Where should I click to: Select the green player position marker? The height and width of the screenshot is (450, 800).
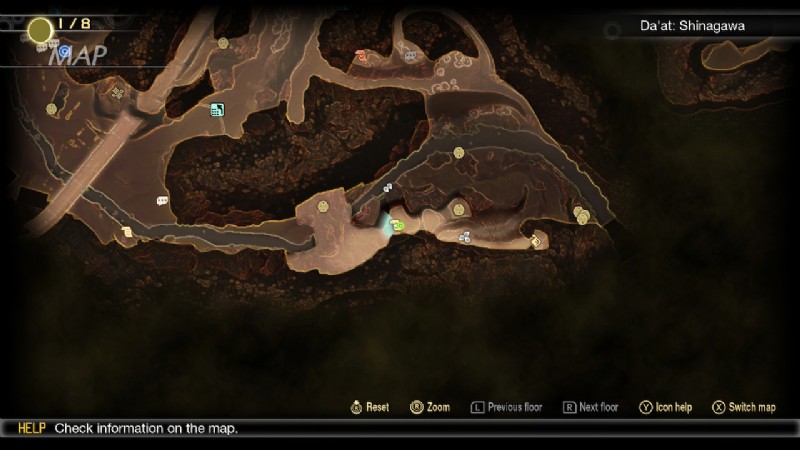point(398,225)
